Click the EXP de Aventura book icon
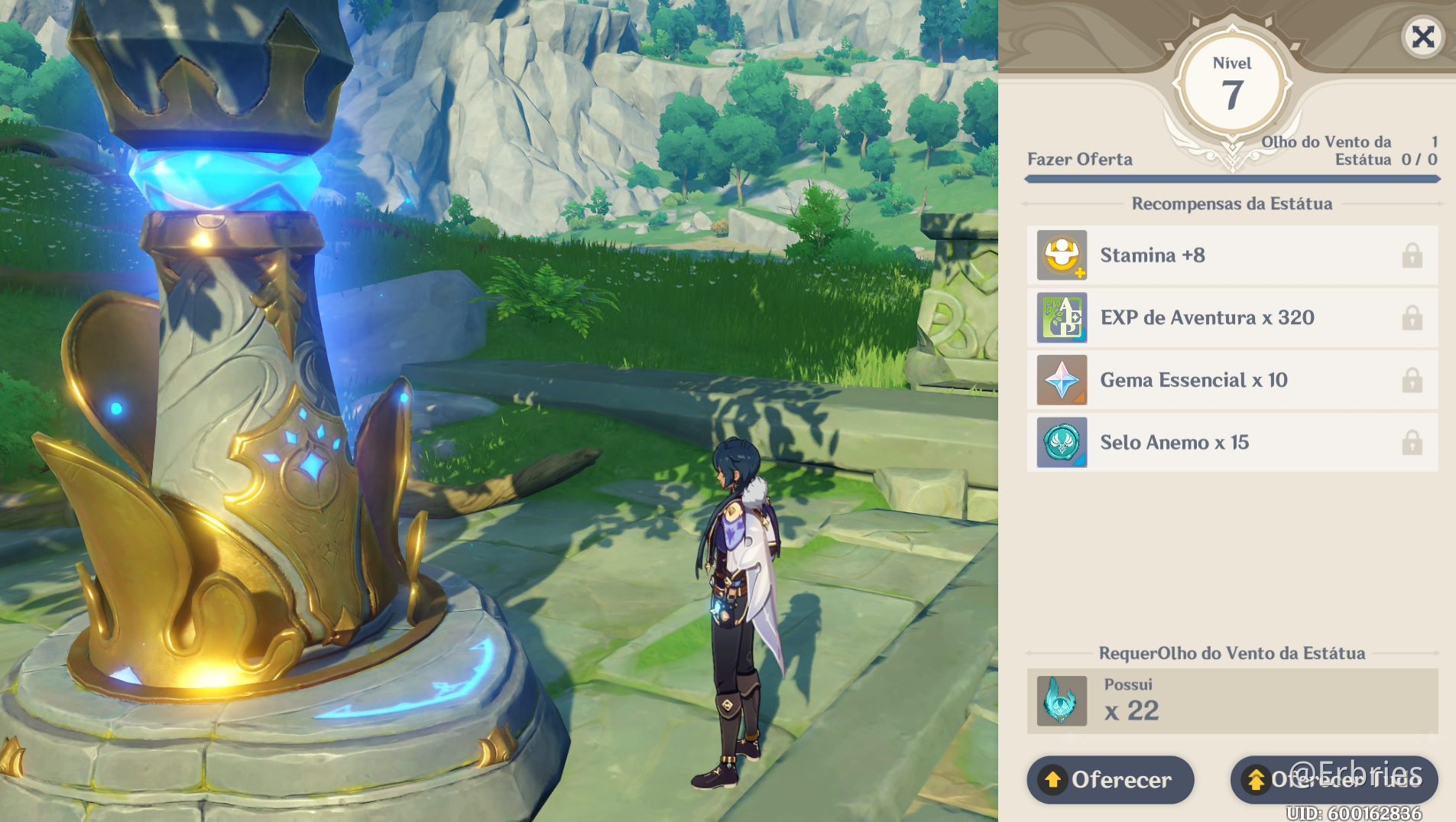 tap(1062, 317)
